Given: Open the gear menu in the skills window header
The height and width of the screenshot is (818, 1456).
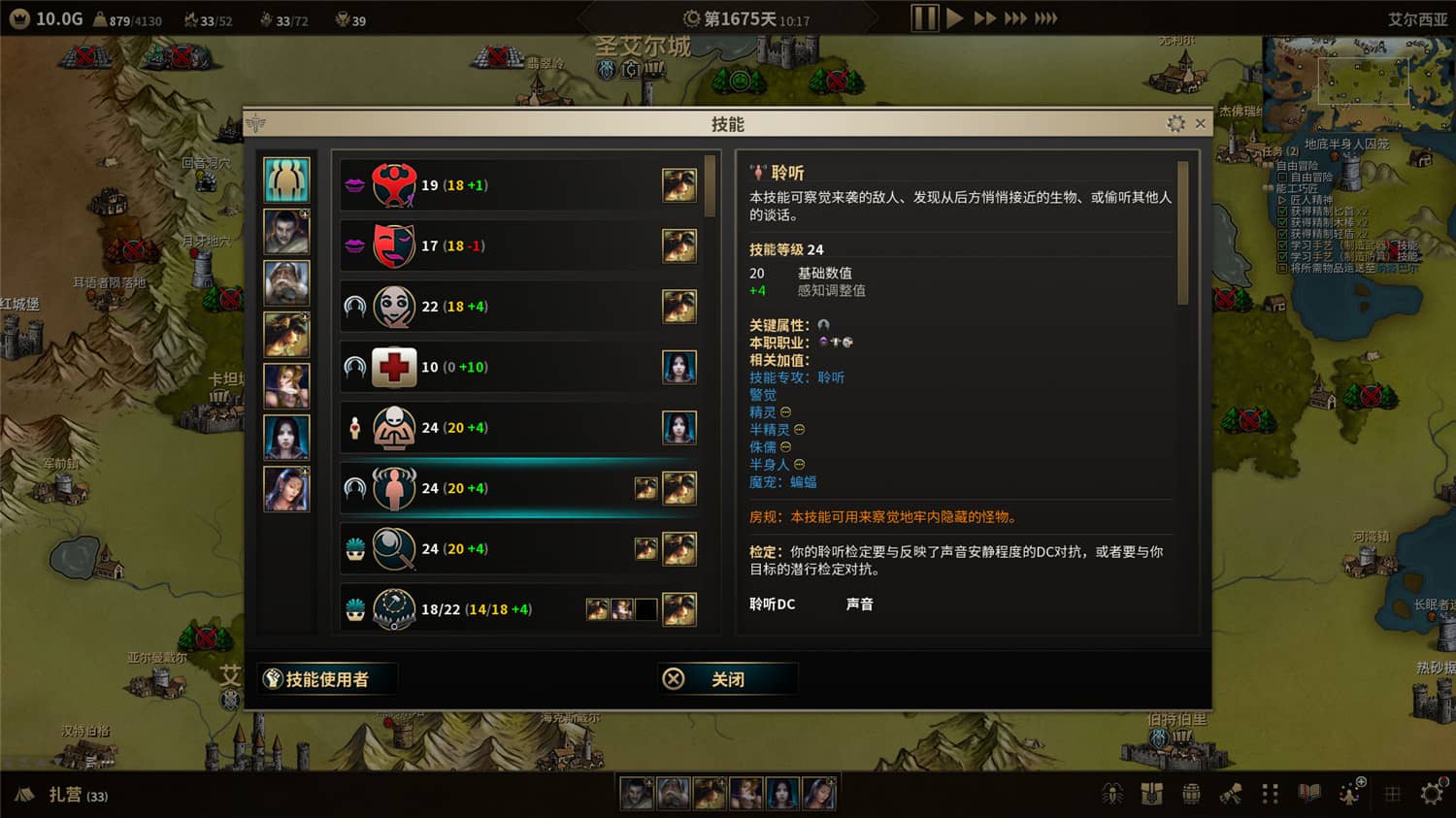Looking at the screenshot, I should pyautogui.click(x=1174, y=124).
